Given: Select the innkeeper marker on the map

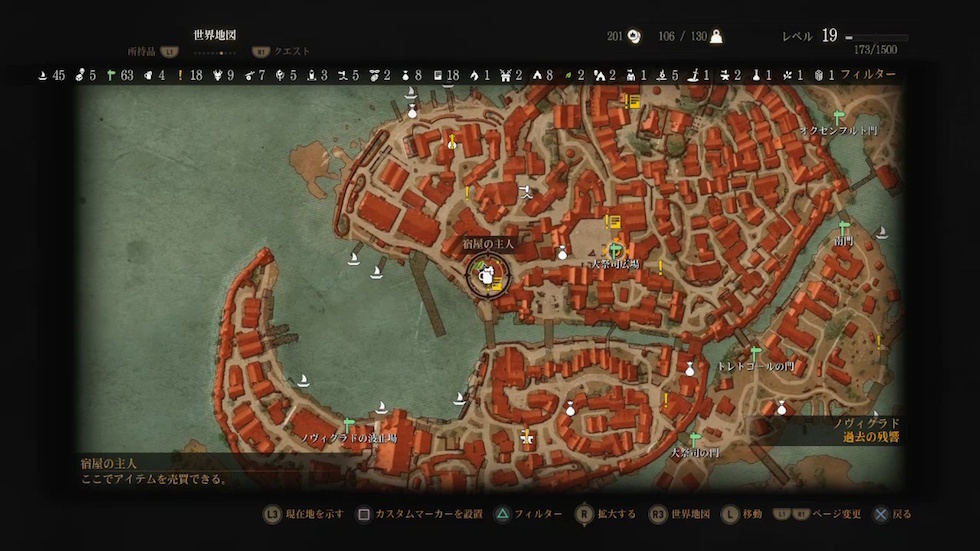Looking at the screenshot, I should (x=486, y=276).
